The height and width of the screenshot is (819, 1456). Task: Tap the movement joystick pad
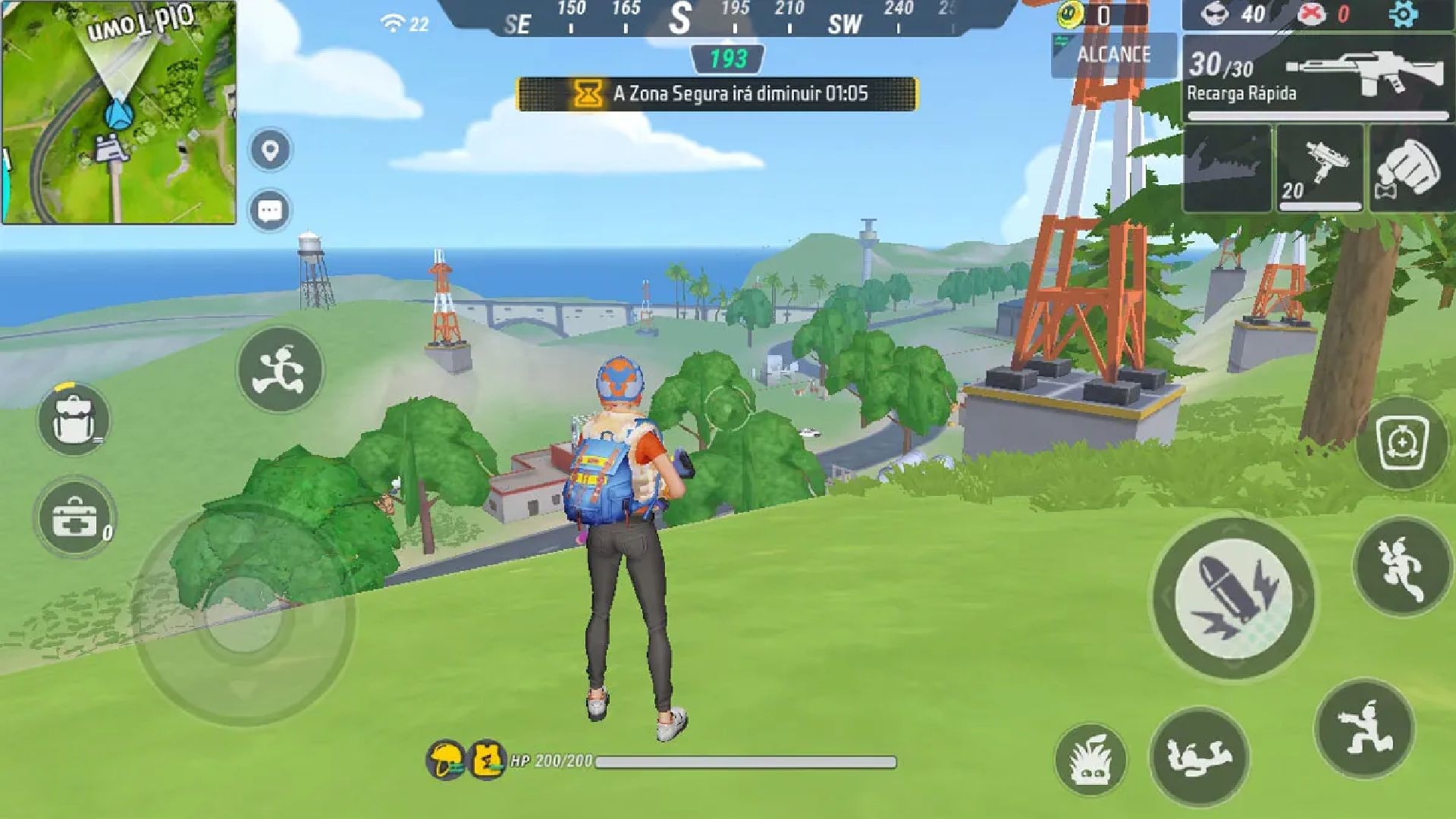click(x=245, y=614)
